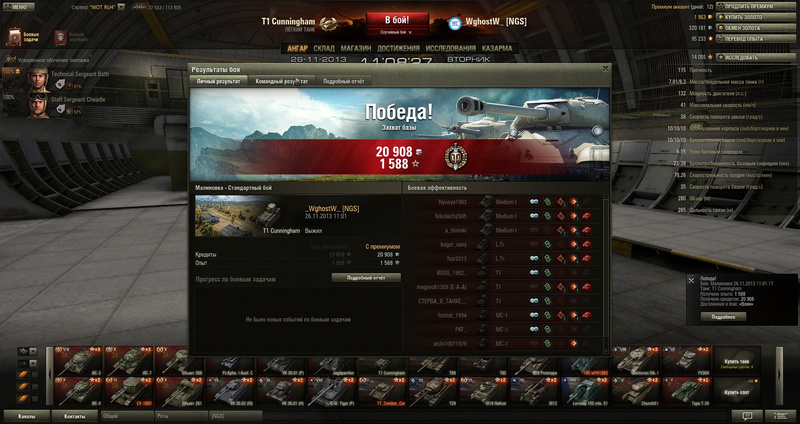The width and height of the screenshot is (800, 424).
Task: Open the Каналы chat list
Action: 28,414
